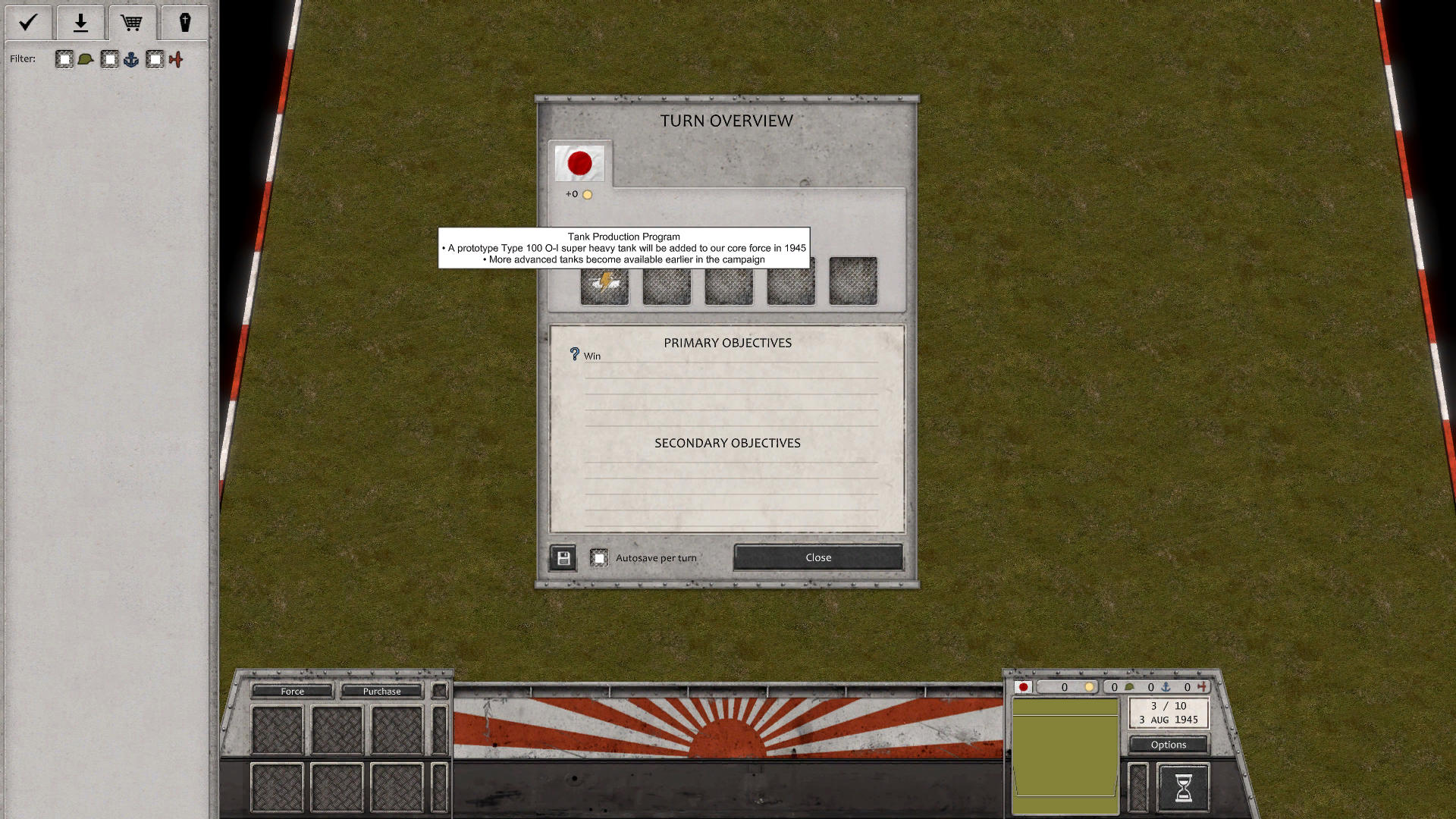This screenshot has height=819, width=1456.
Task: Open the Force panel
Action: point(293,691)
